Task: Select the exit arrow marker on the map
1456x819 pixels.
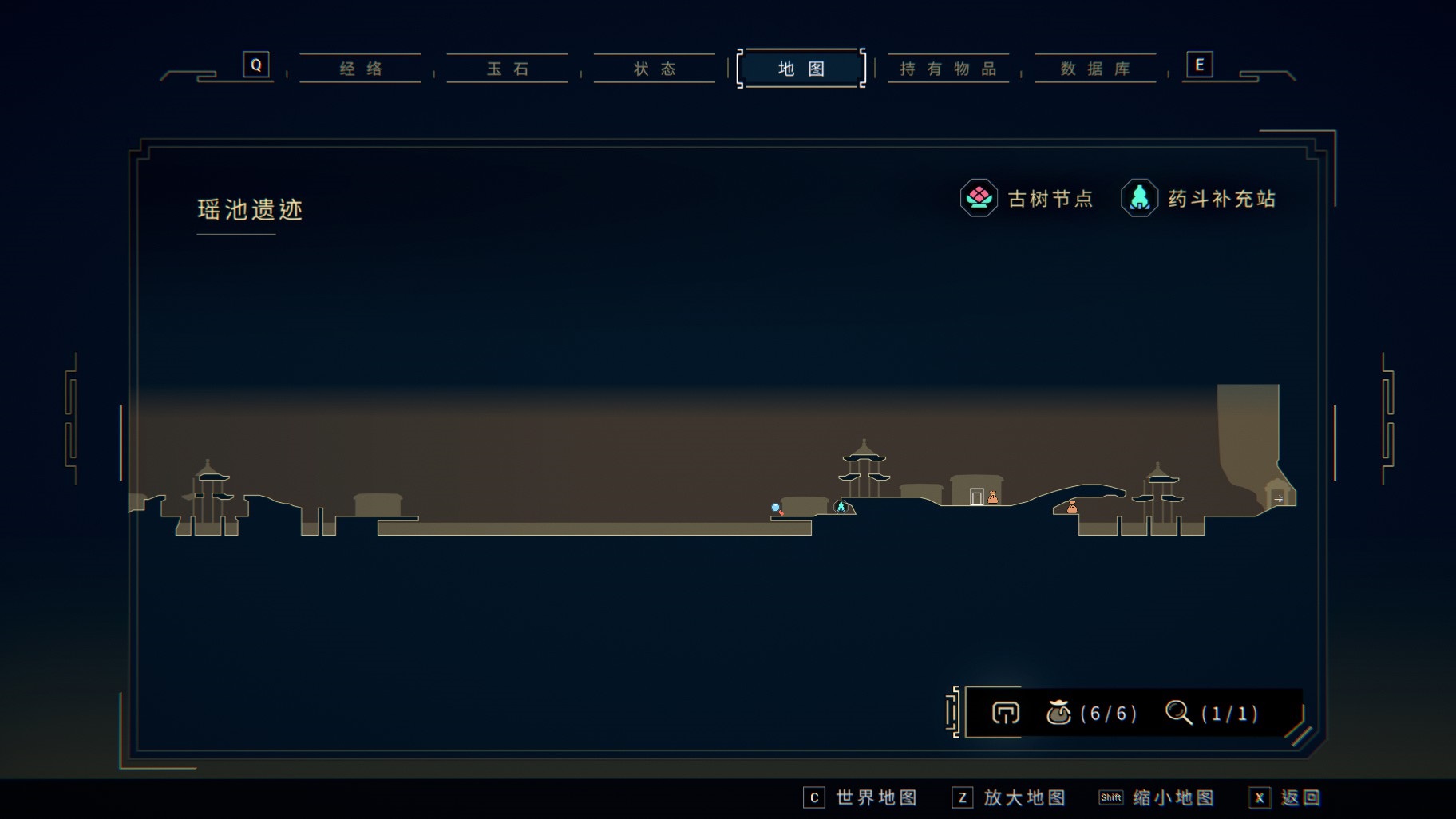Action: pos(1278,499)
